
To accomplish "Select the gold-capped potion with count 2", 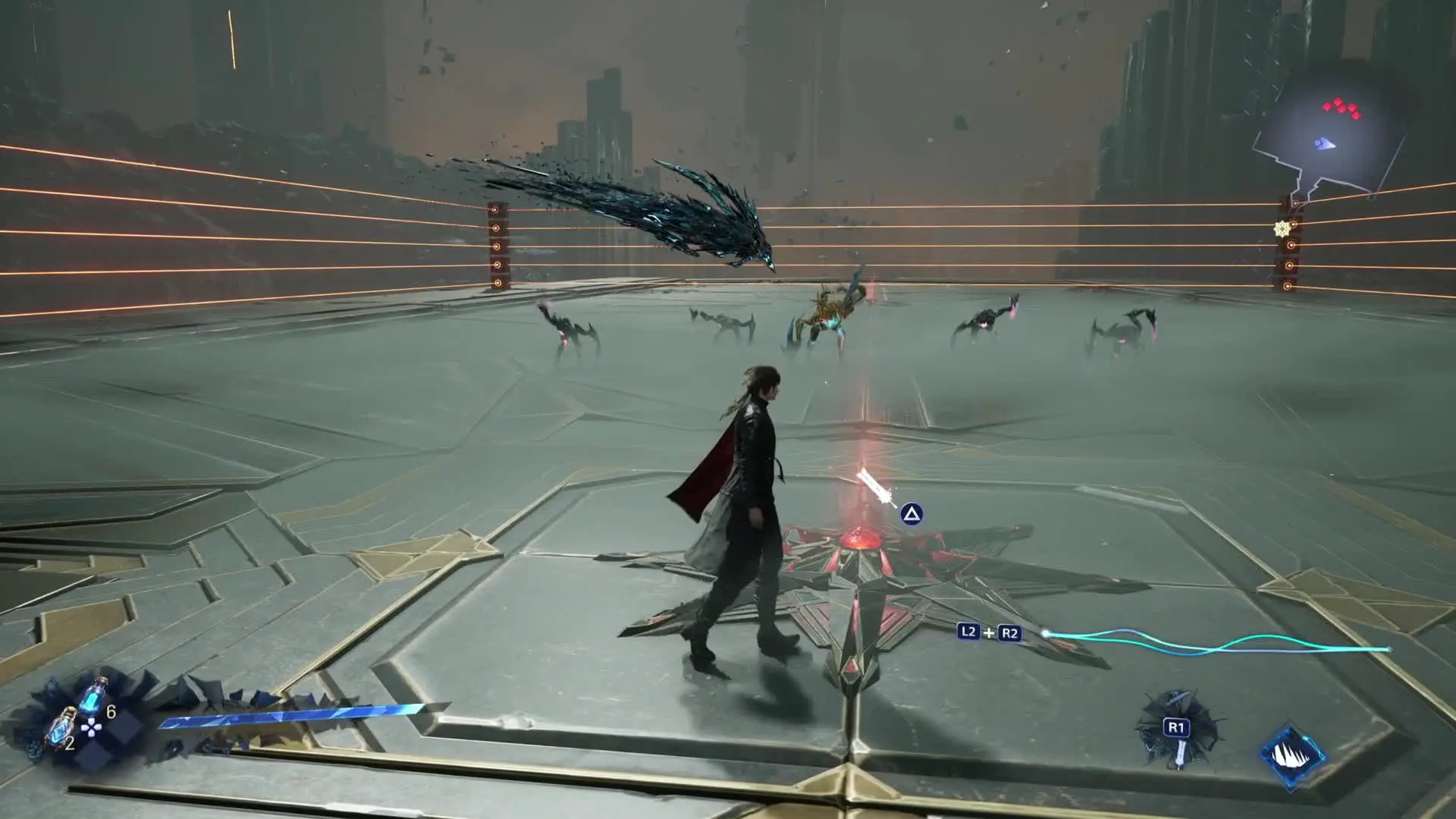I will (61, 728).
